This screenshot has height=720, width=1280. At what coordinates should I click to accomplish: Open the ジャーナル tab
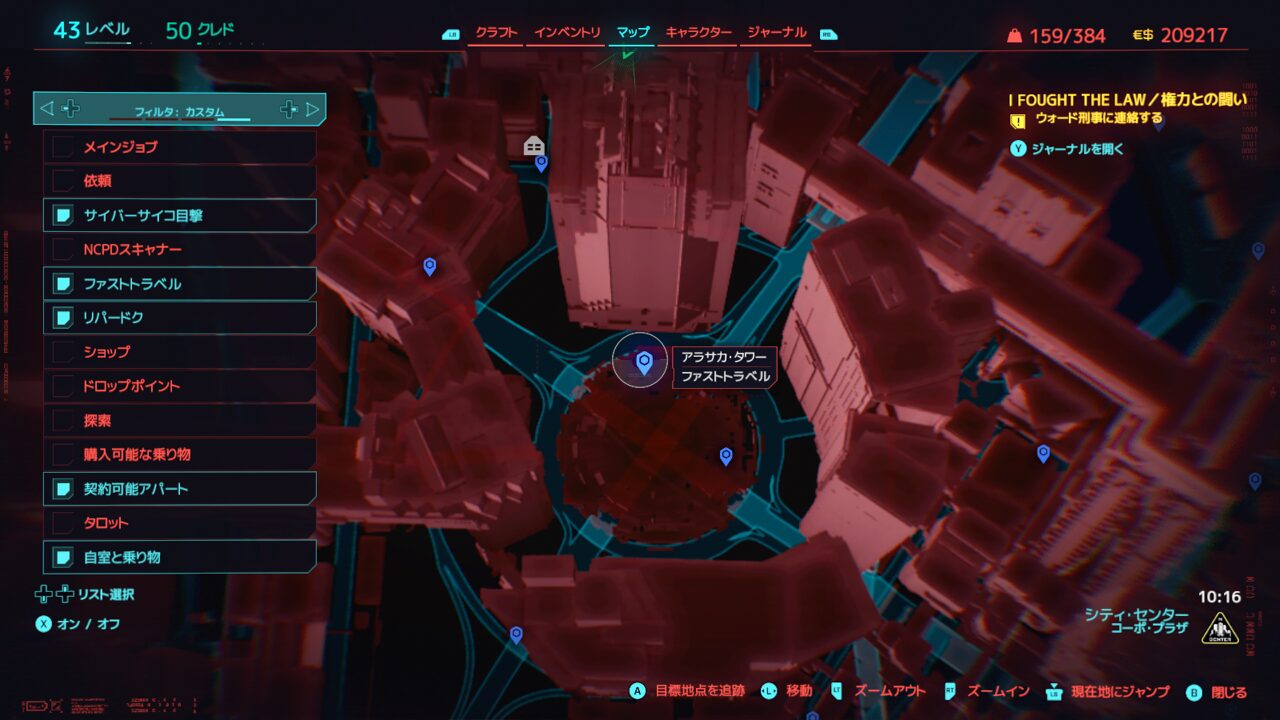coord(777,33)
